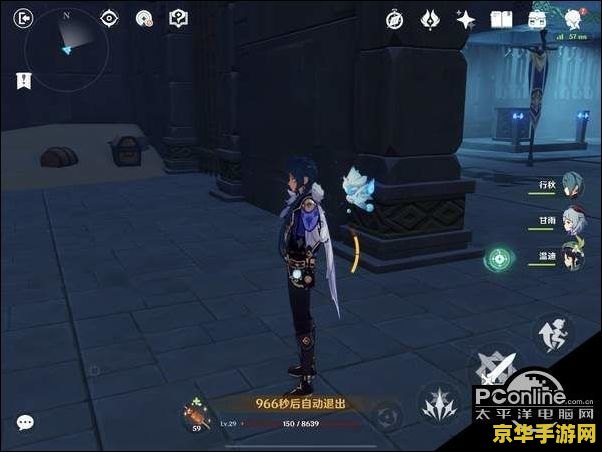This screenshot has height=452, width=602.
Task: Switch to party member 行秋
Action: 571,183
